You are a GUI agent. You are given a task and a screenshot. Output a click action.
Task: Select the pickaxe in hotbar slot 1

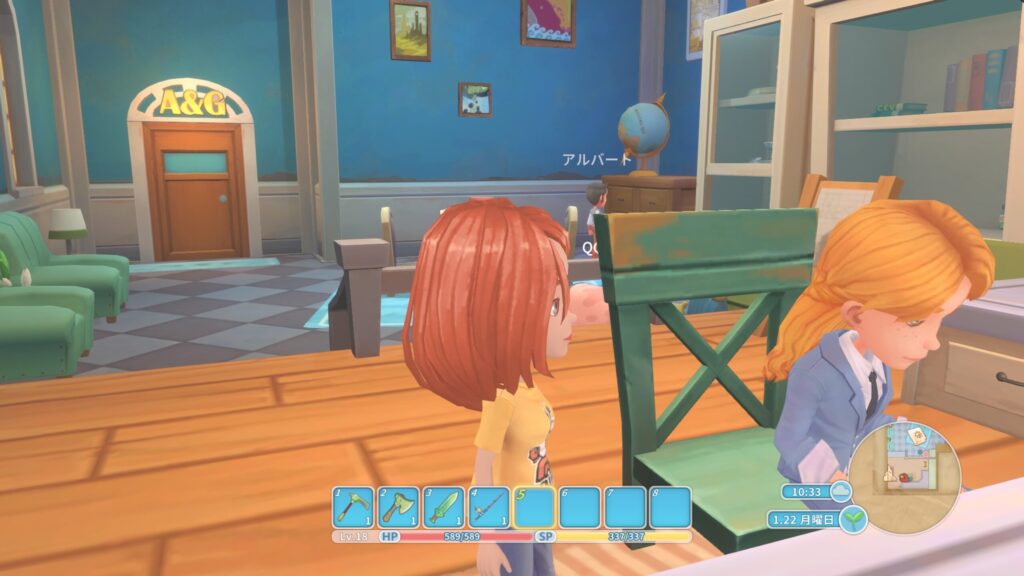pyautogui.click(x=353, y=508)
